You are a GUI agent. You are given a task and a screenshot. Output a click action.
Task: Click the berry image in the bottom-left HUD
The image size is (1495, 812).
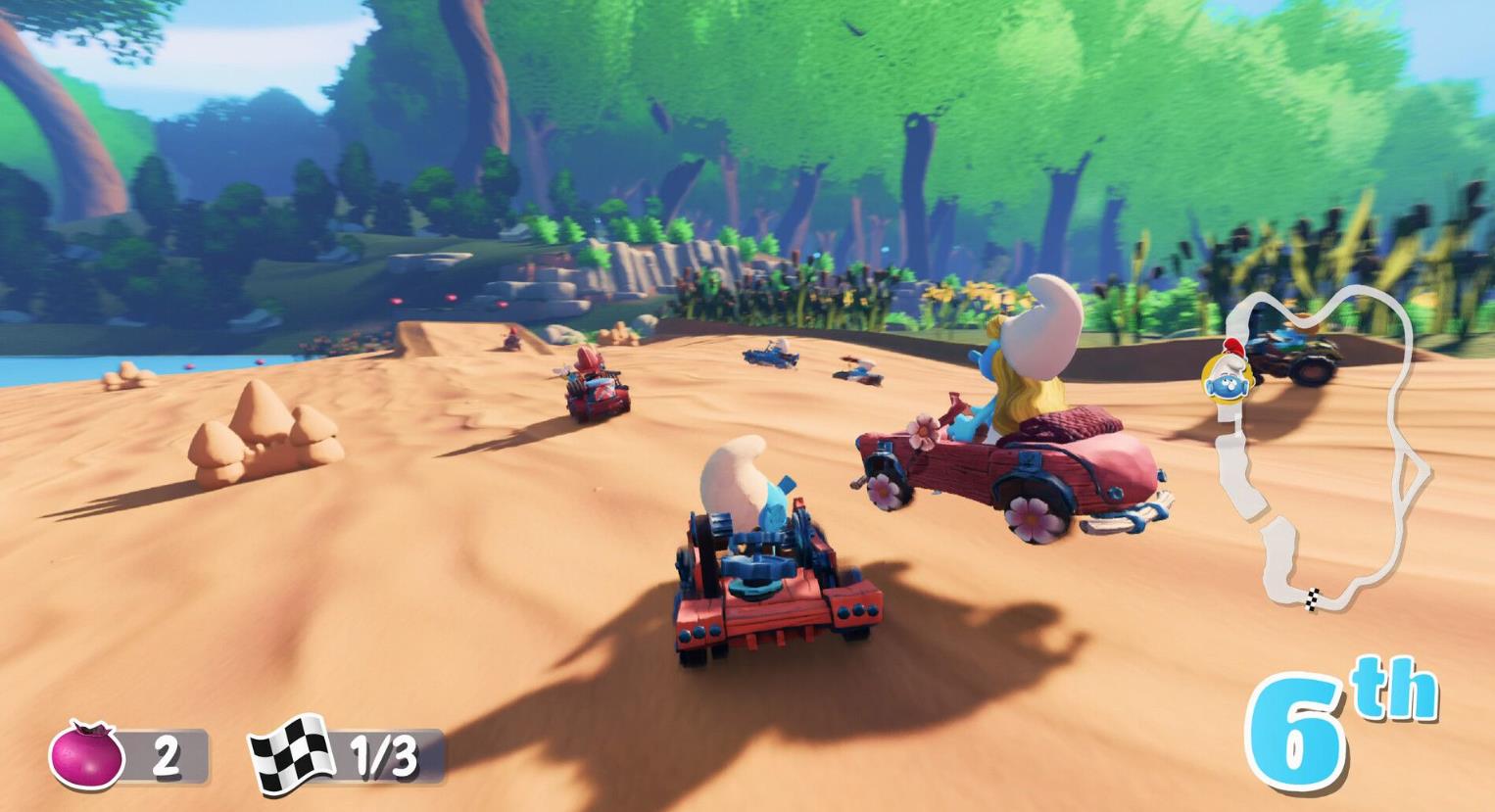pyautogui.click(x=86, y=752)
